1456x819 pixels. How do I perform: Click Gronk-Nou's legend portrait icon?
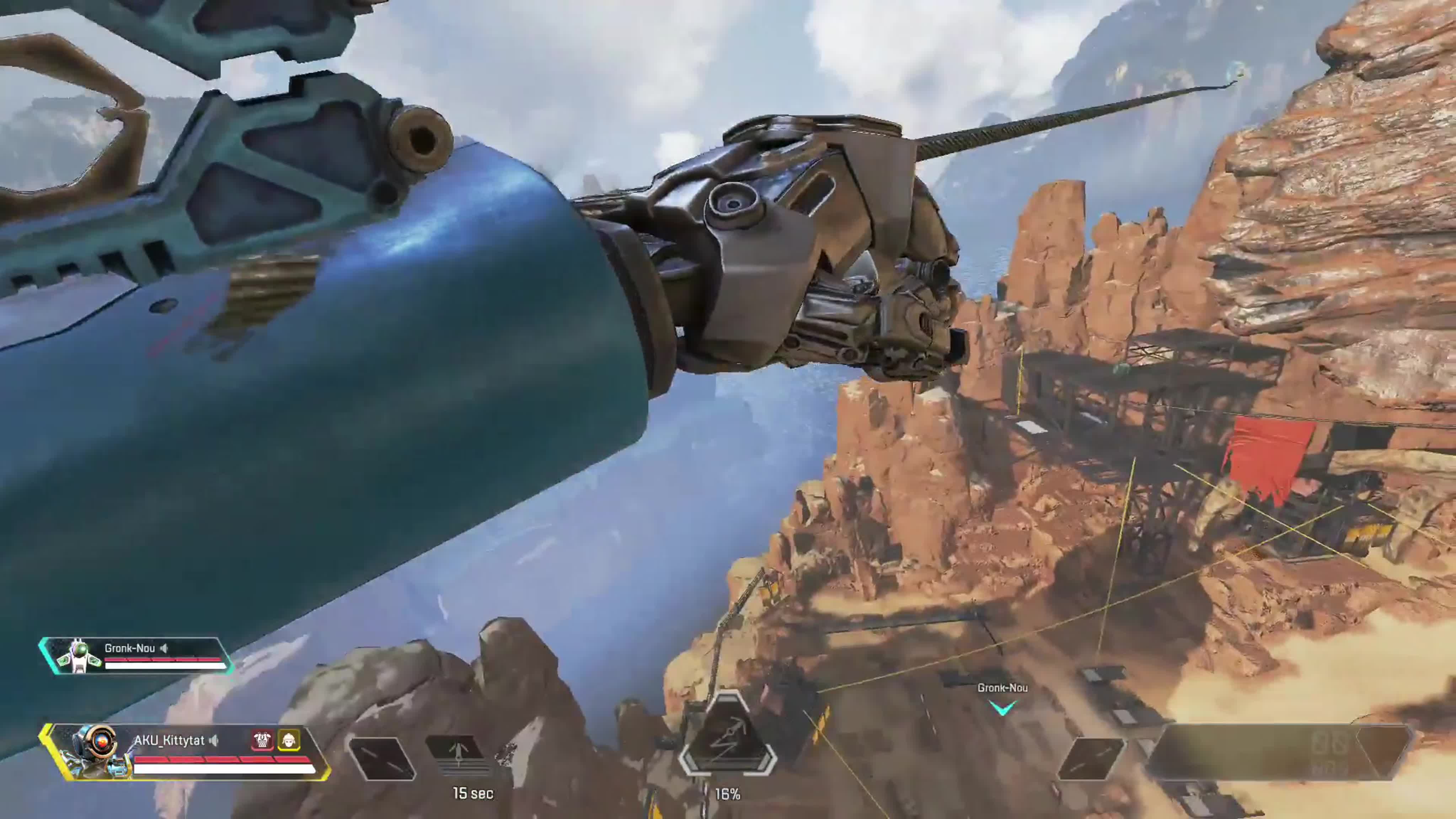tap(79, 655)
